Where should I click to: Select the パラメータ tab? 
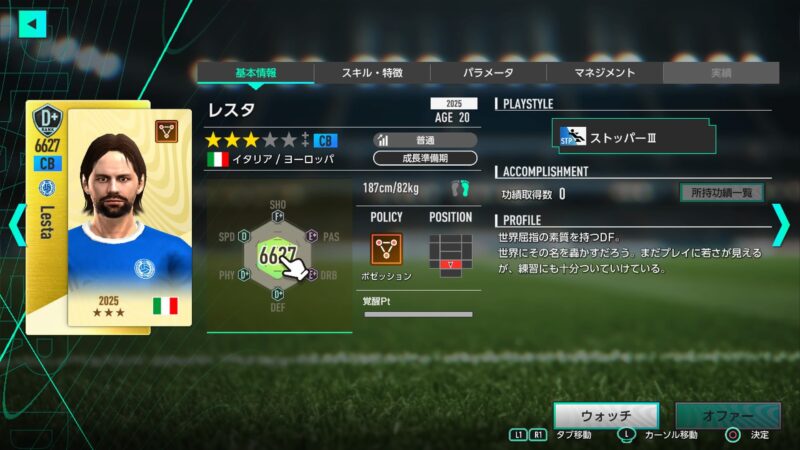pyautogui.click(x=488, y=73)
